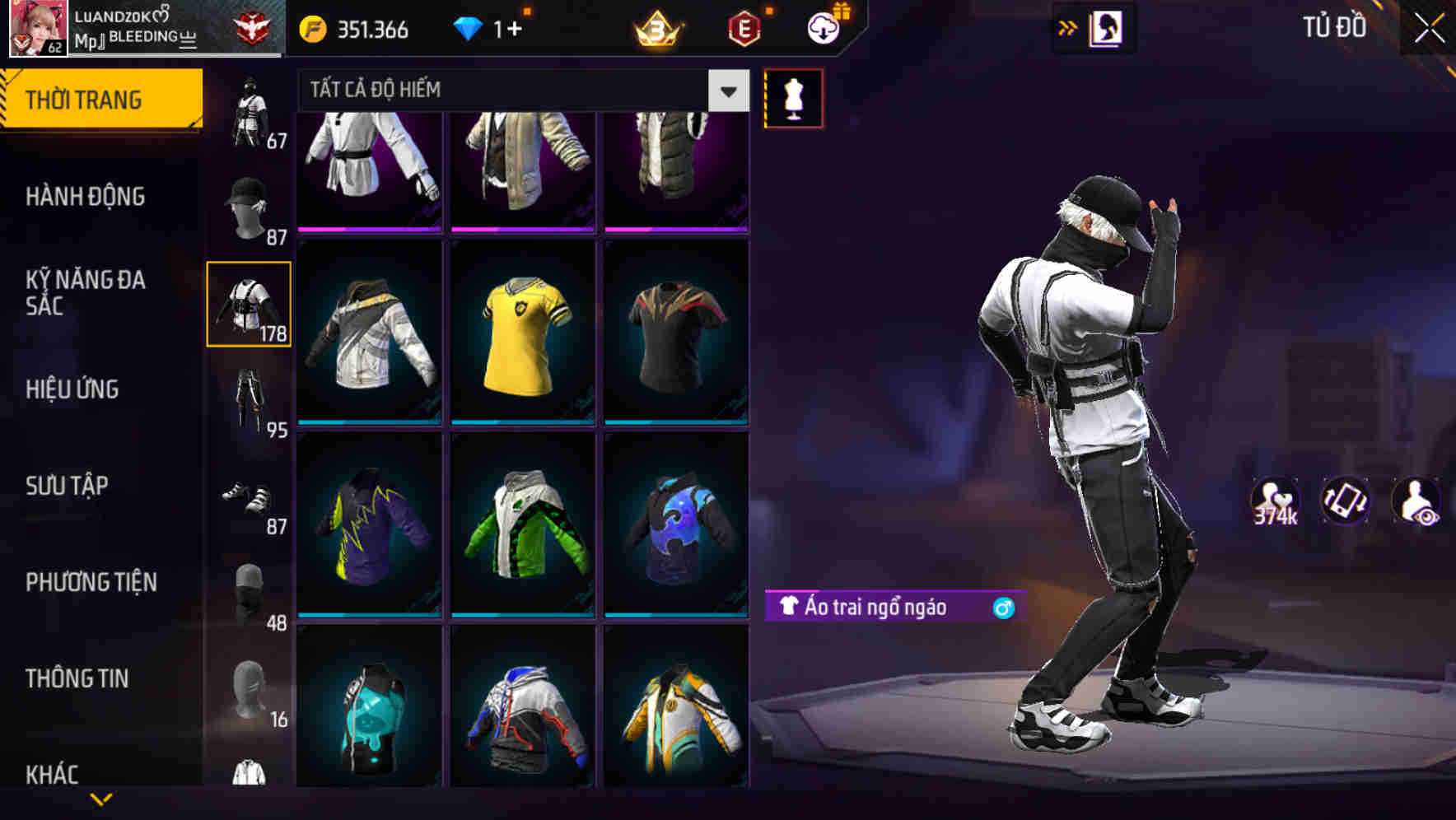1456x820 pixels.
Task: Collapse panel via double-arrow chevron icon
Action: pyautogui.click(x=1068, y=28)
